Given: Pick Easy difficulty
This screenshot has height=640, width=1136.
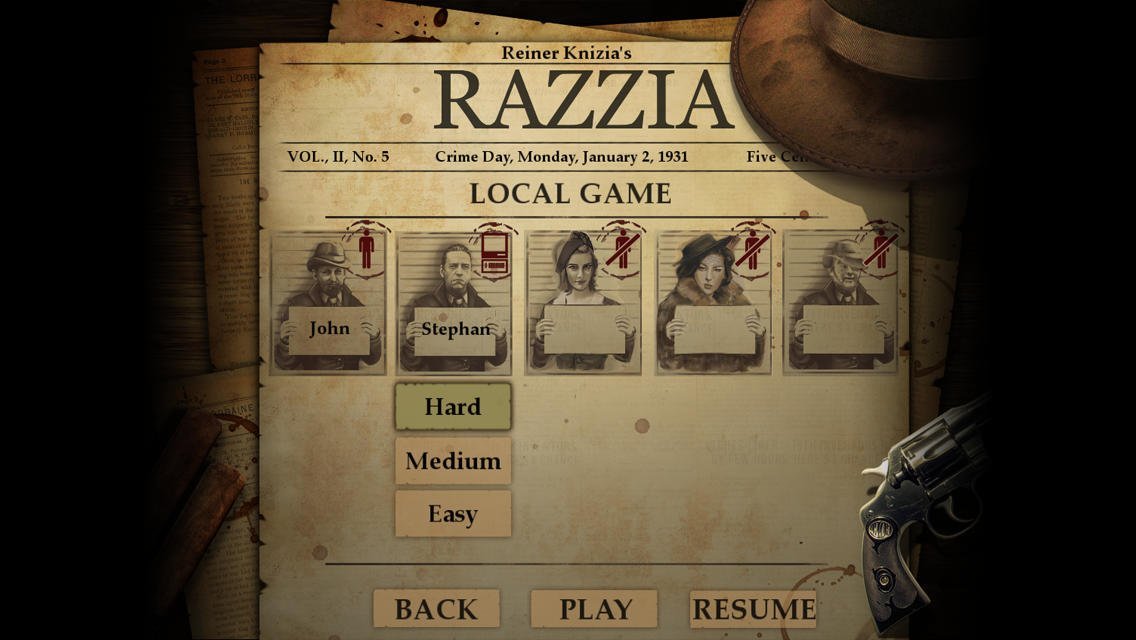Looking at the screenshot, I should (453, 514).
